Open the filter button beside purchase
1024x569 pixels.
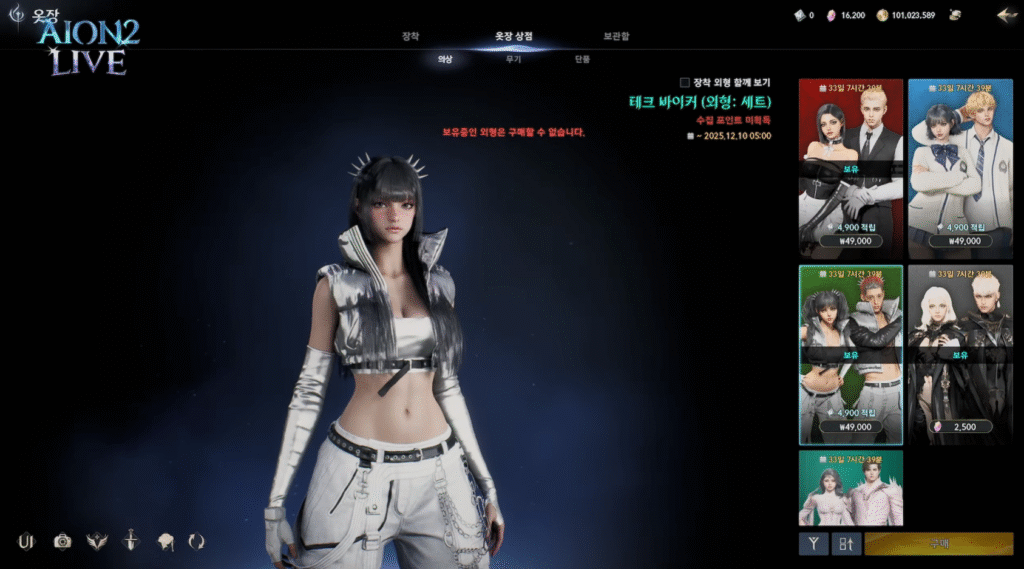click(x=813, y=544)
